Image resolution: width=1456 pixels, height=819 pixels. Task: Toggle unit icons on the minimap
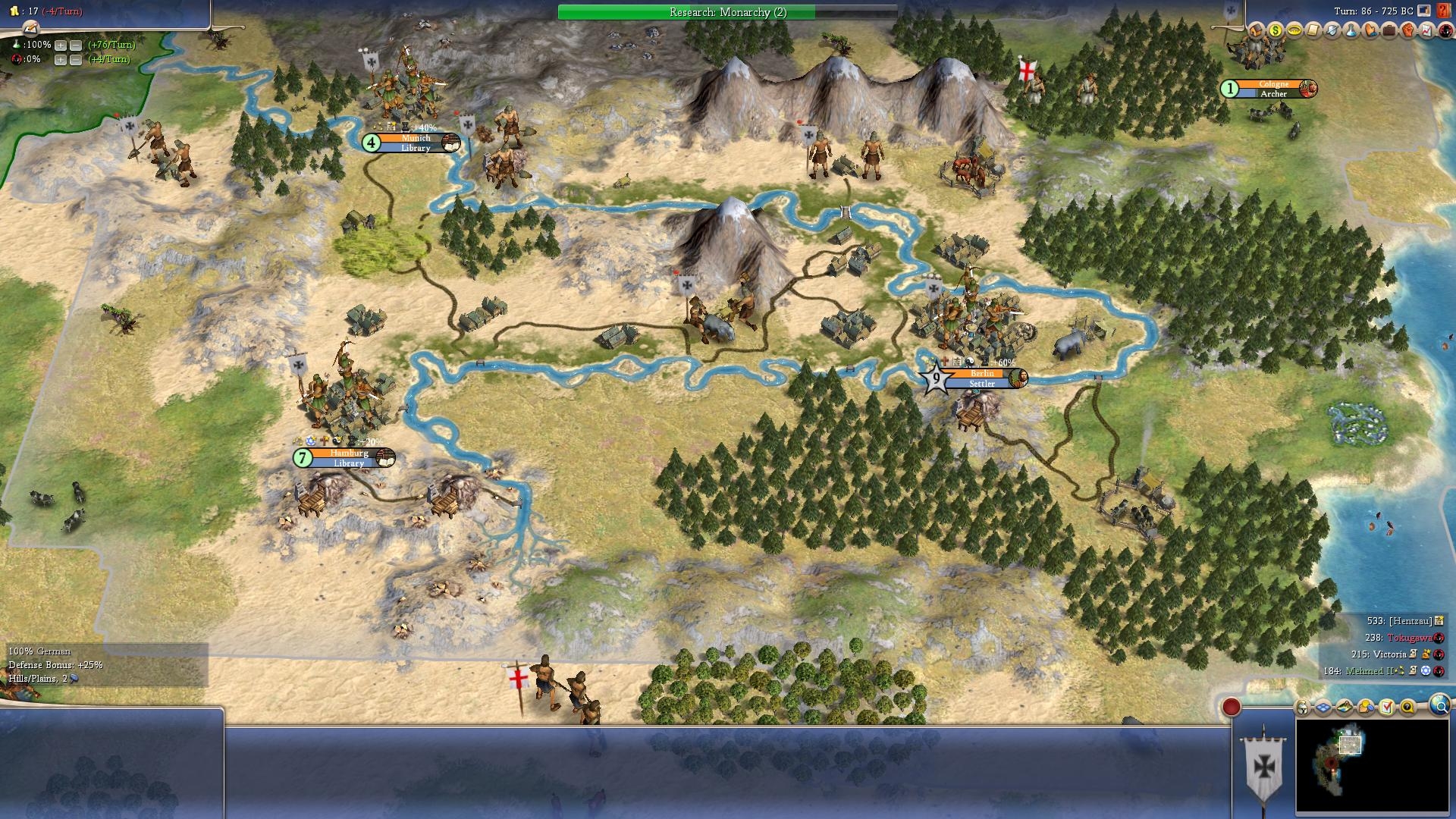[x=1302, y=708]
